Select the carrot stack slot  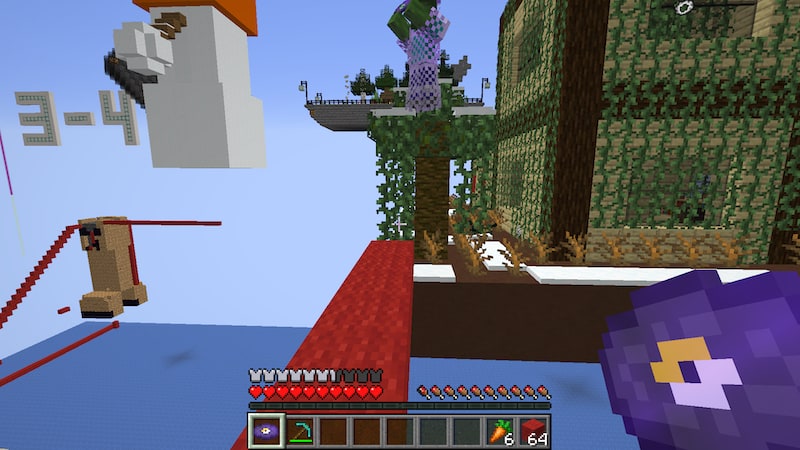[500, 431]
